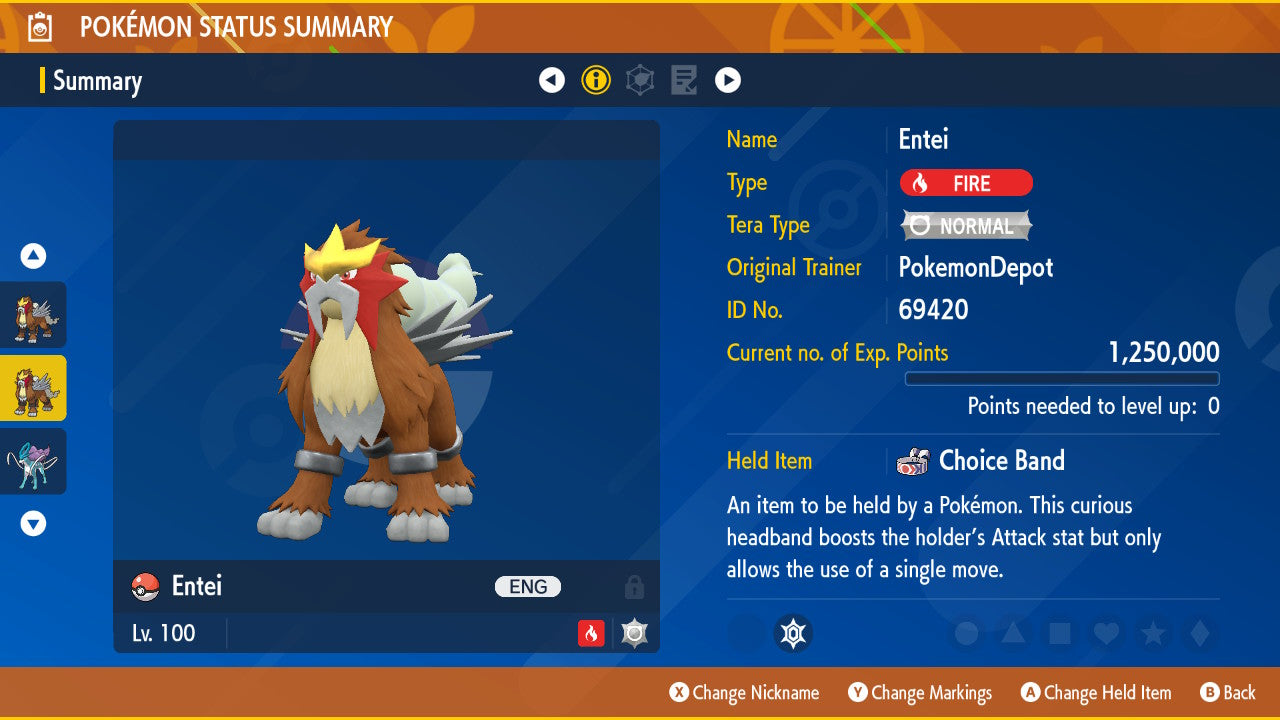Toggle the square marking
1280x720 pixels.
pos(1059,633)
